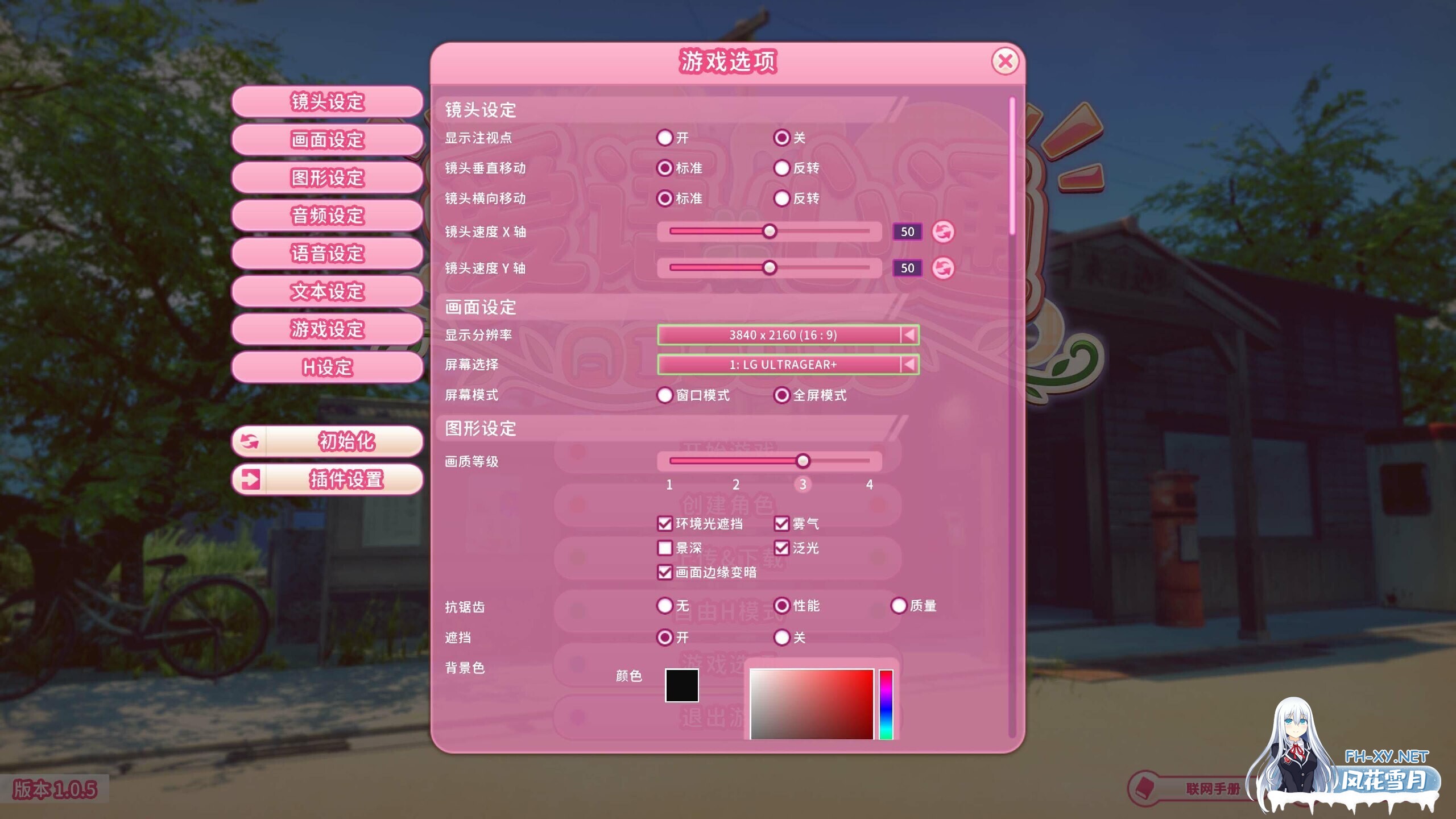This screenshot has width=1456, height=819.
Task: Uncheck the 泛光 checkbox
Action: point(783,548)
